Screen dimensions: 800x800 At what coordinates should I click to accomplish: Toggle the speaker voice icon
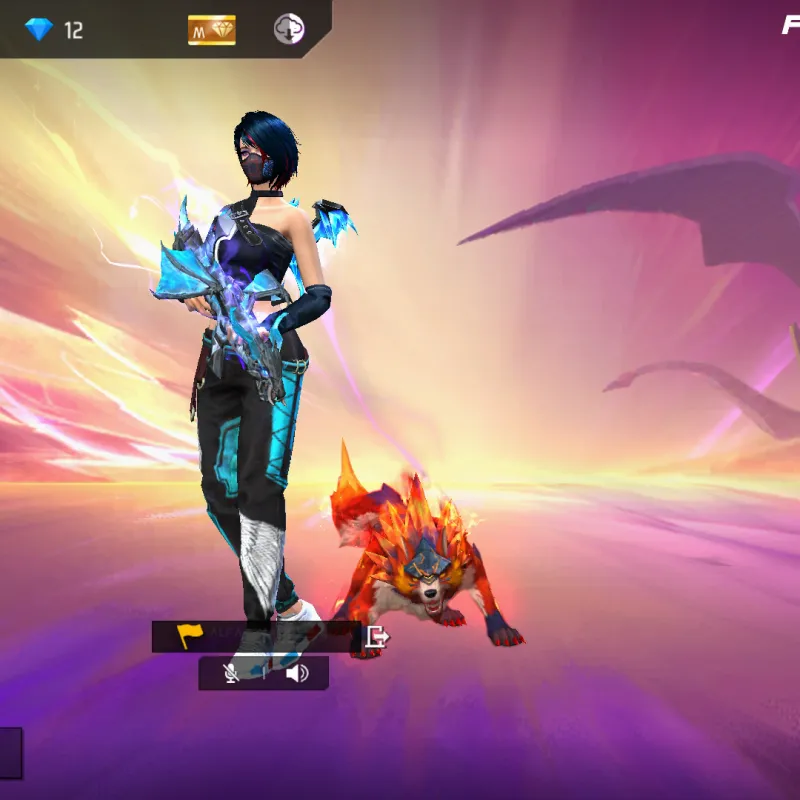pos(296,673)
